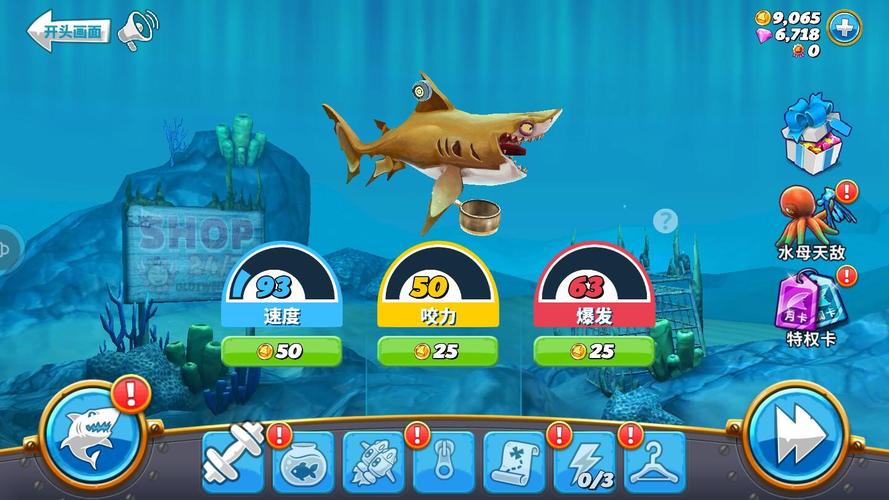The width and height of the screenshot is (889, 500).
Task: Open the jetpack gadgets tab
Action: coord(373,462)
